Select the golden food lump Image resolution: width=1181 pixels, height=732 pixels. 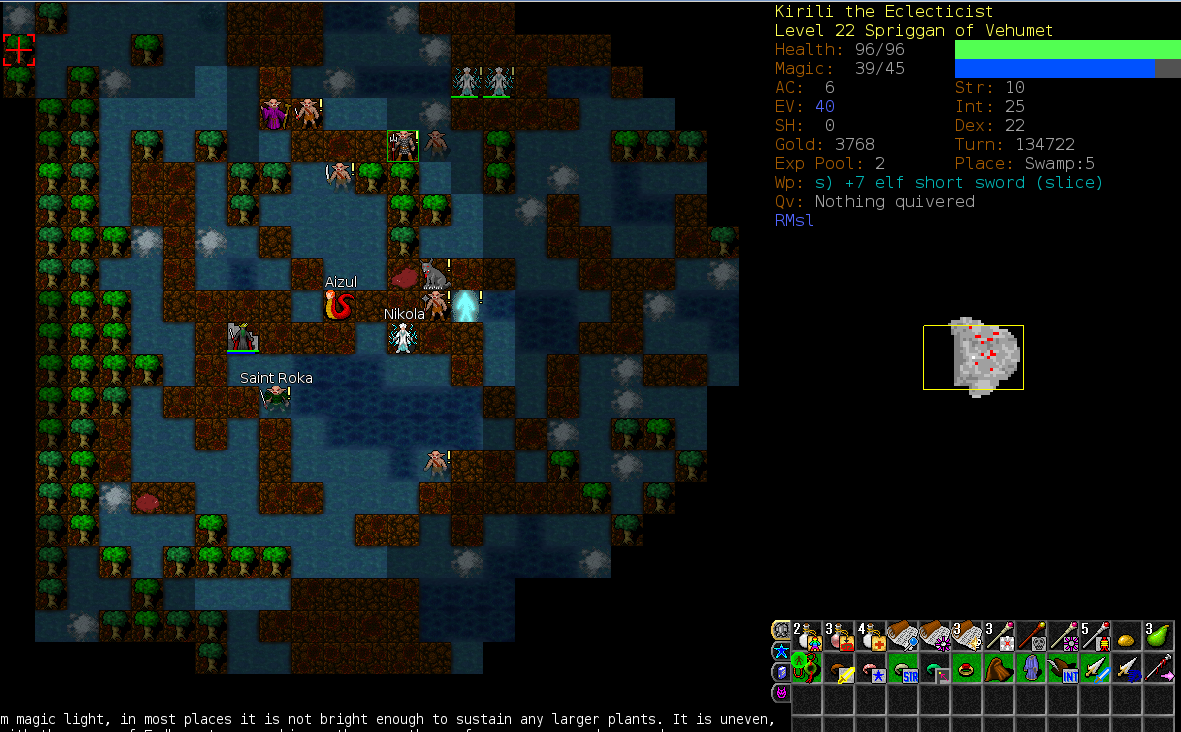(1127, 636)
